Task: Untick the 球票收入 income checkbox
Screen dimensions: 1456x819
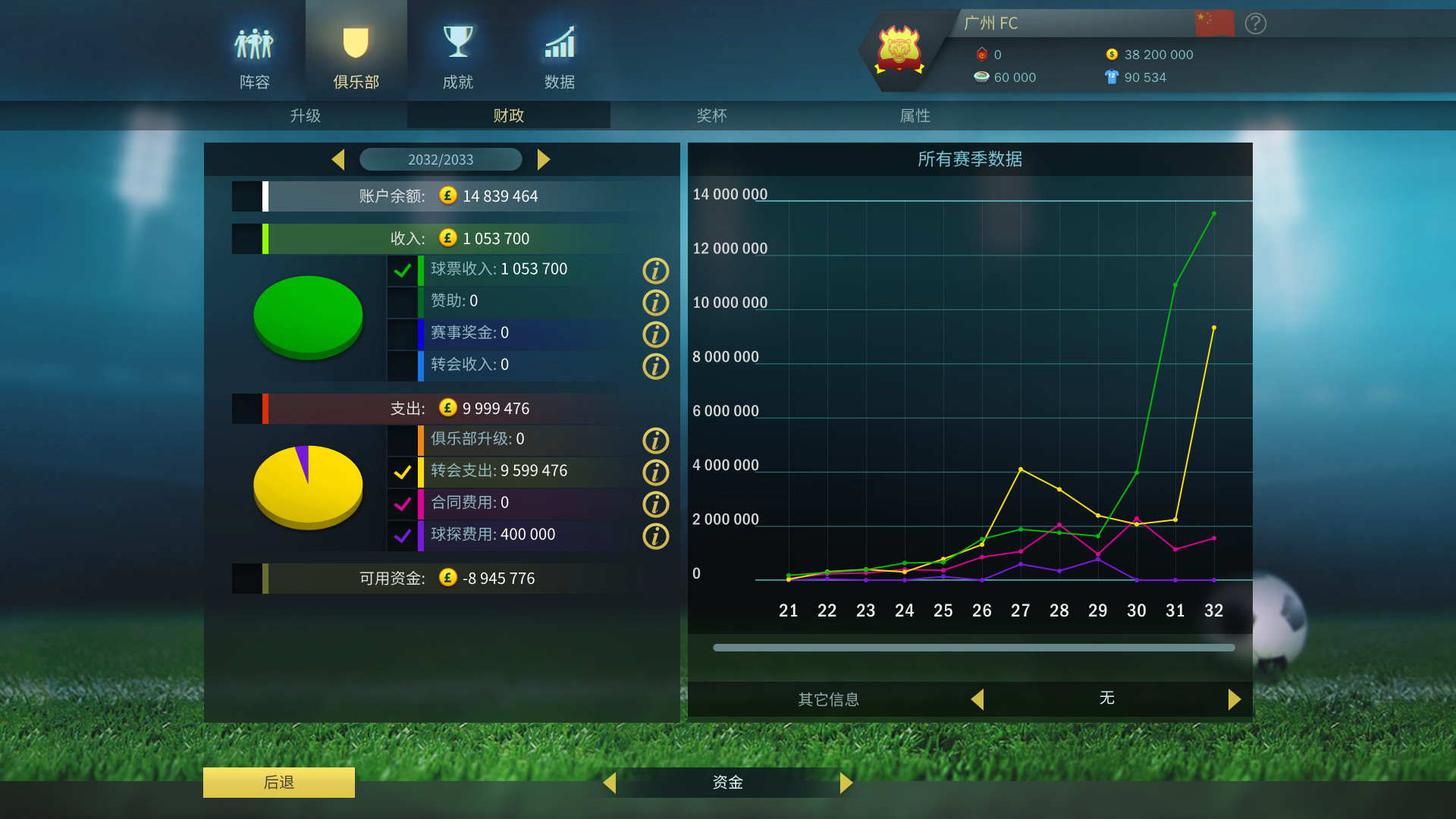Action: pos(403,269)
